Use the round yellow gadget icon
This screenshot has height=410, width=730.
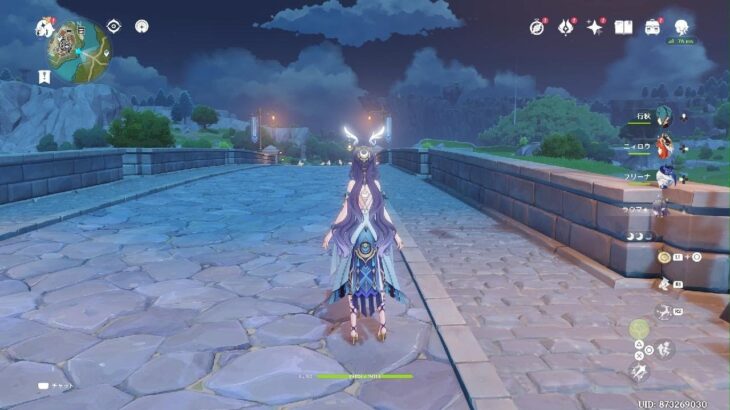point(664,257)
